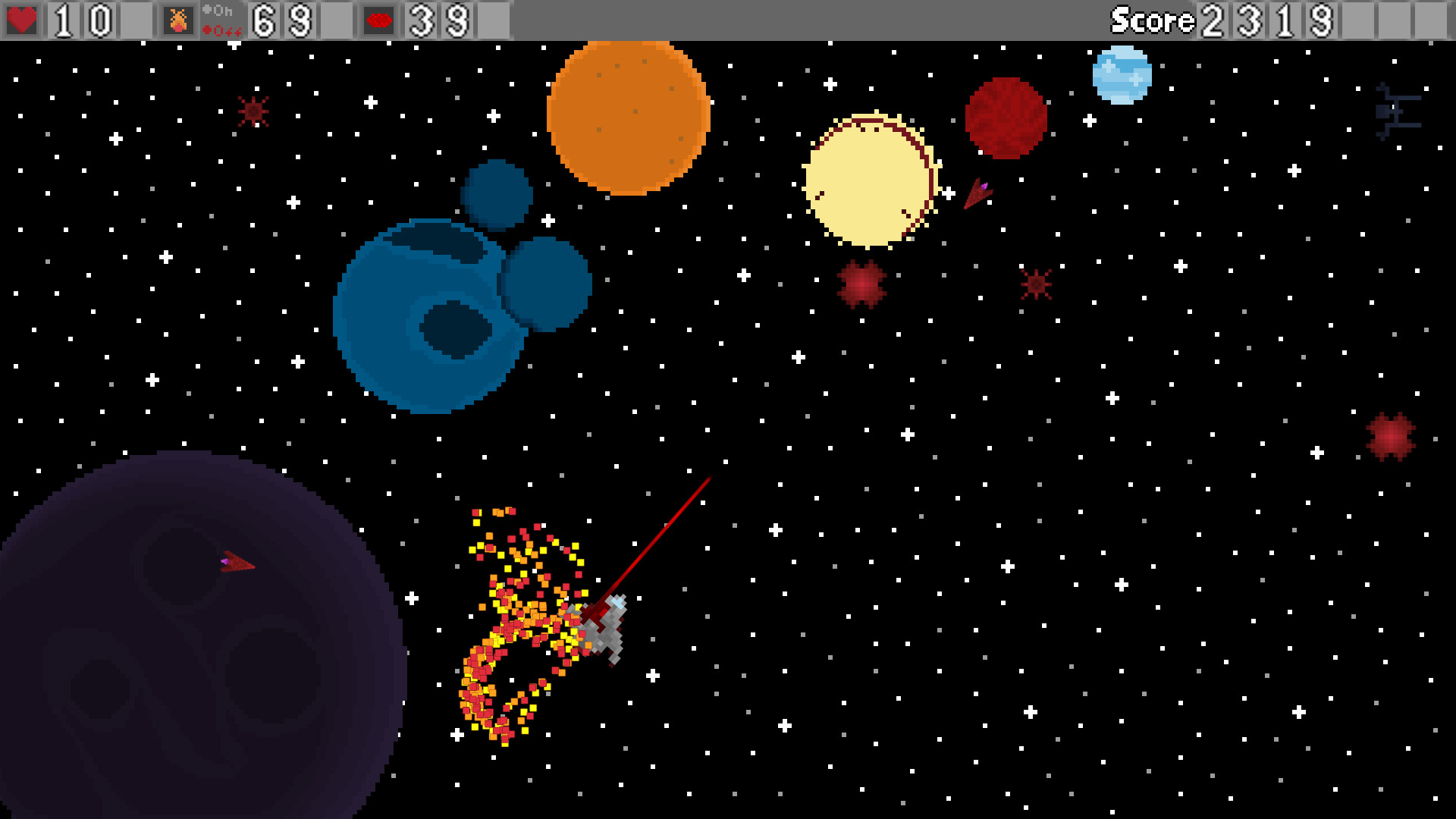Screen dimensions: 1456x819
Task: Click the red splat kill-counter icon
Action: (x=379, y=18)
